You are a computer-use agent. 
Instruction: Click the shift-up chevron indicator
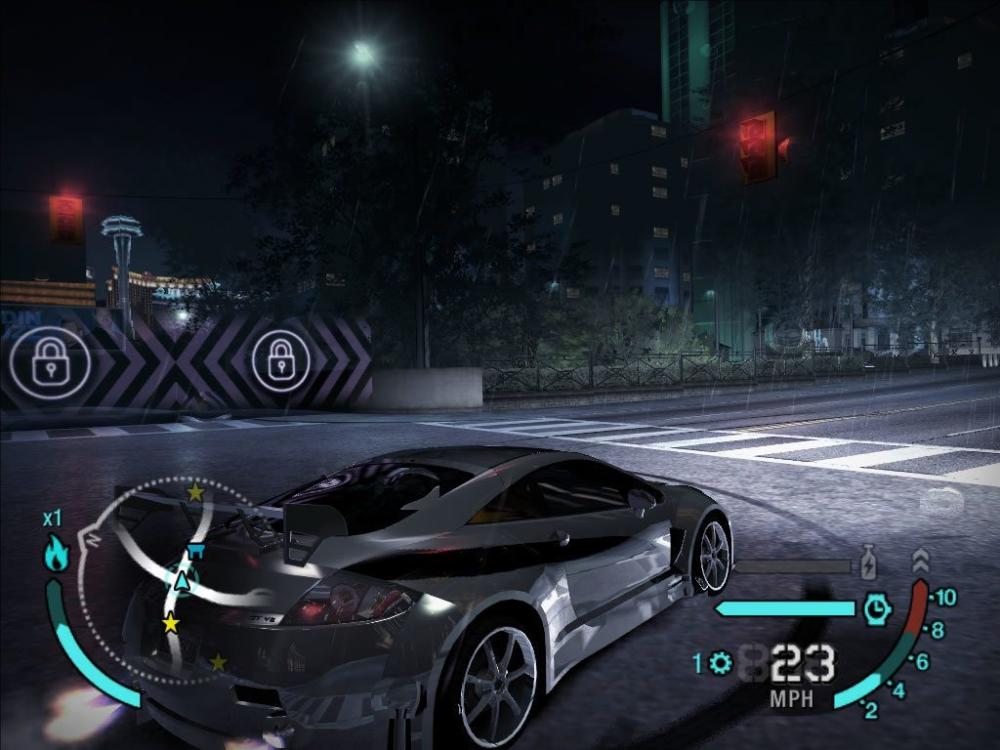[921, 561]
